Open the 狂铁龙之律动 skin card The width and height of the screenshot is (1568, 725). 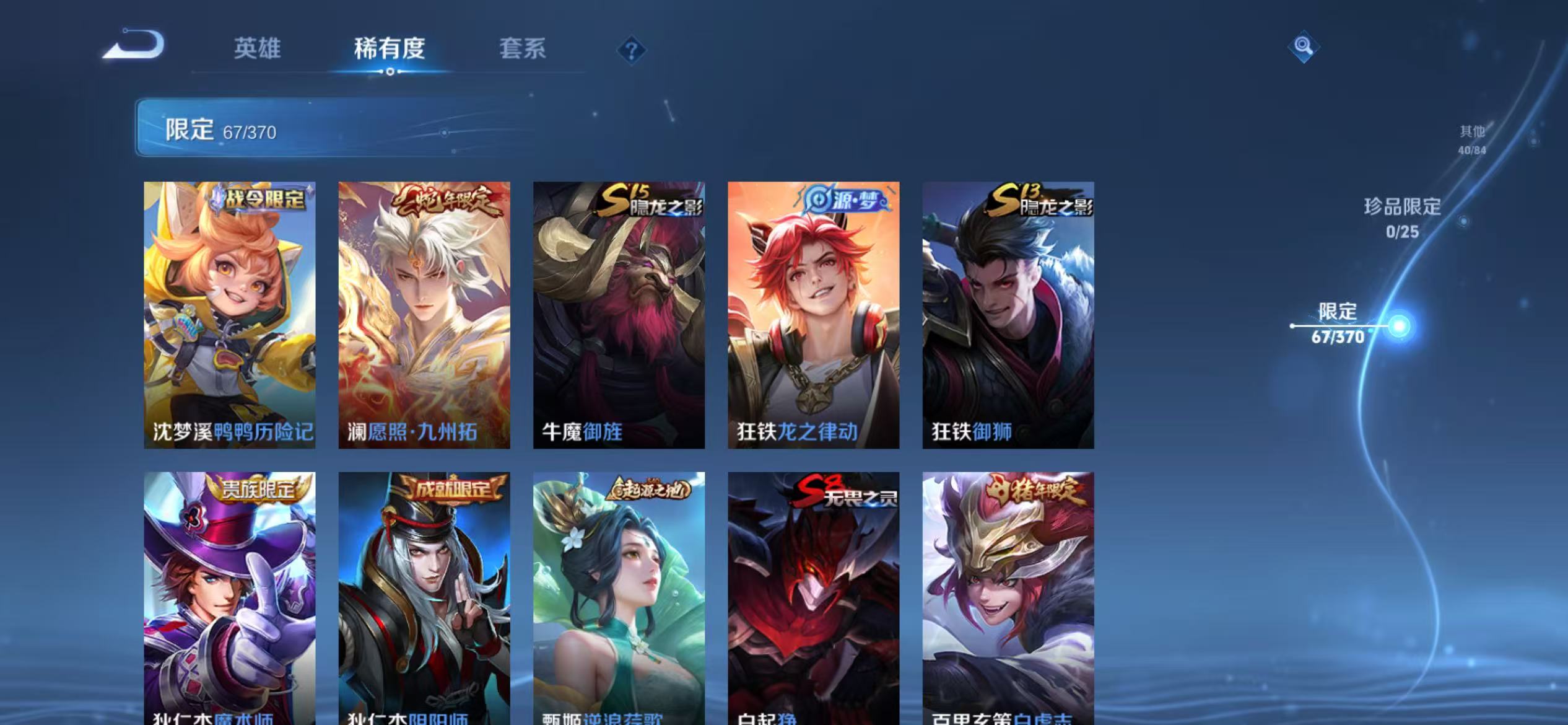pyautogui.click(x=814, y=316)
